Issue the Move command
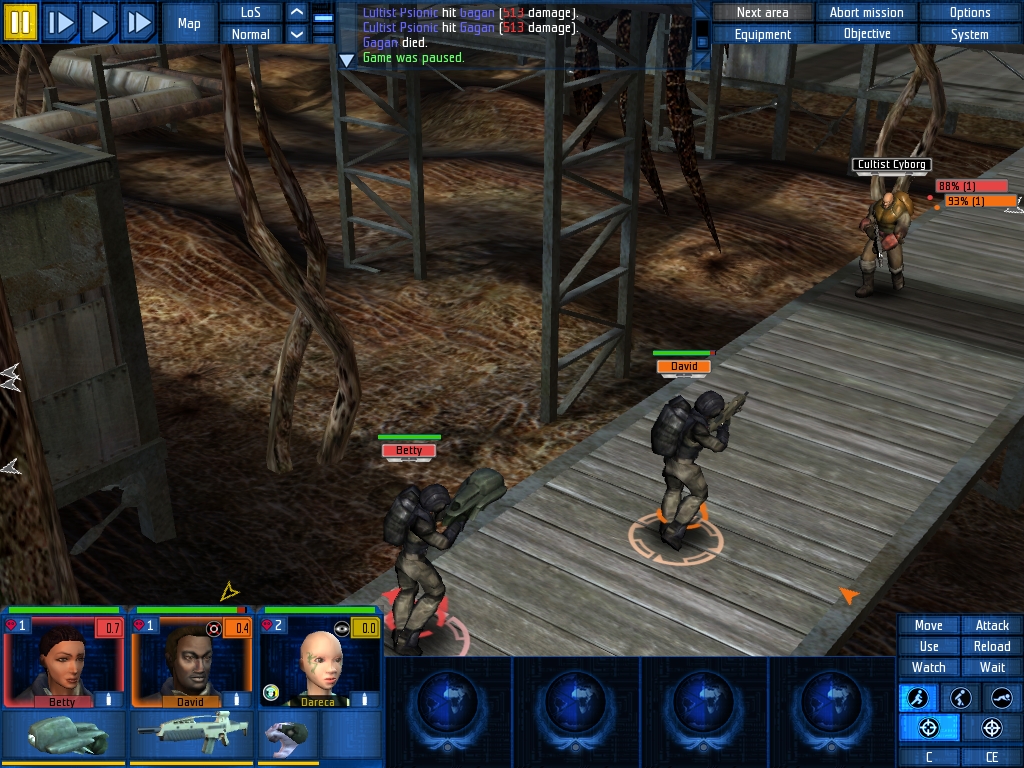1024x768 pixels. pos(928,625)
